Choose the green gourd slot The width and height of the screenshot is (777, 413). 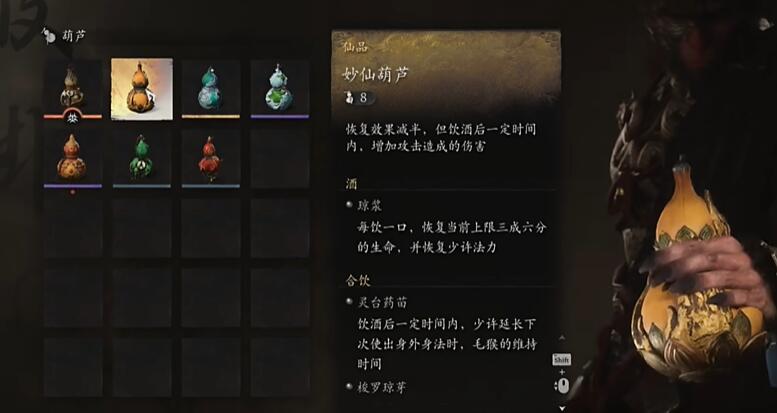(x=141, y=157)
